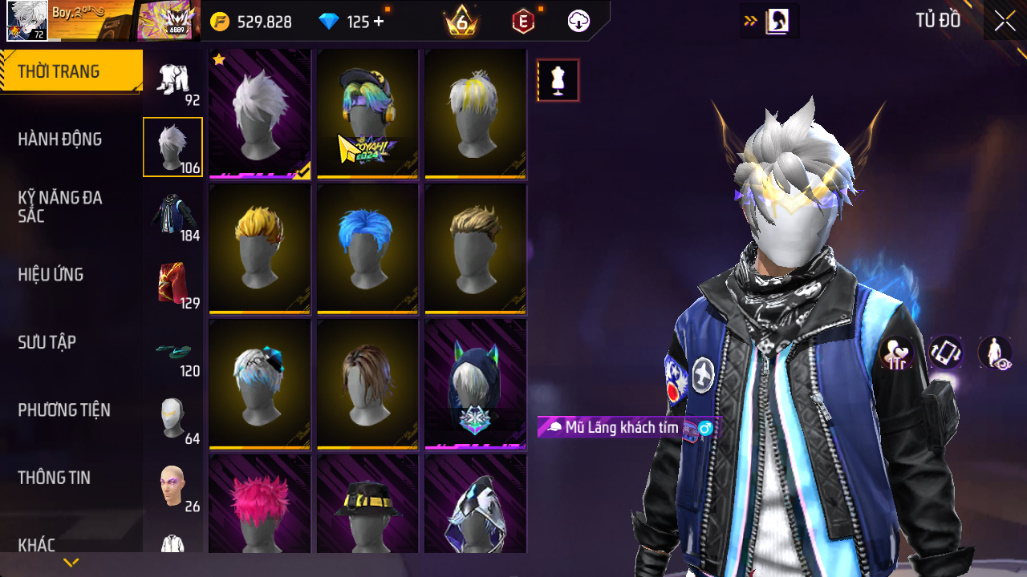1027x577 pixels.
Task: Open the mannequin outfit preset button
Action: [x=558, y=80]
